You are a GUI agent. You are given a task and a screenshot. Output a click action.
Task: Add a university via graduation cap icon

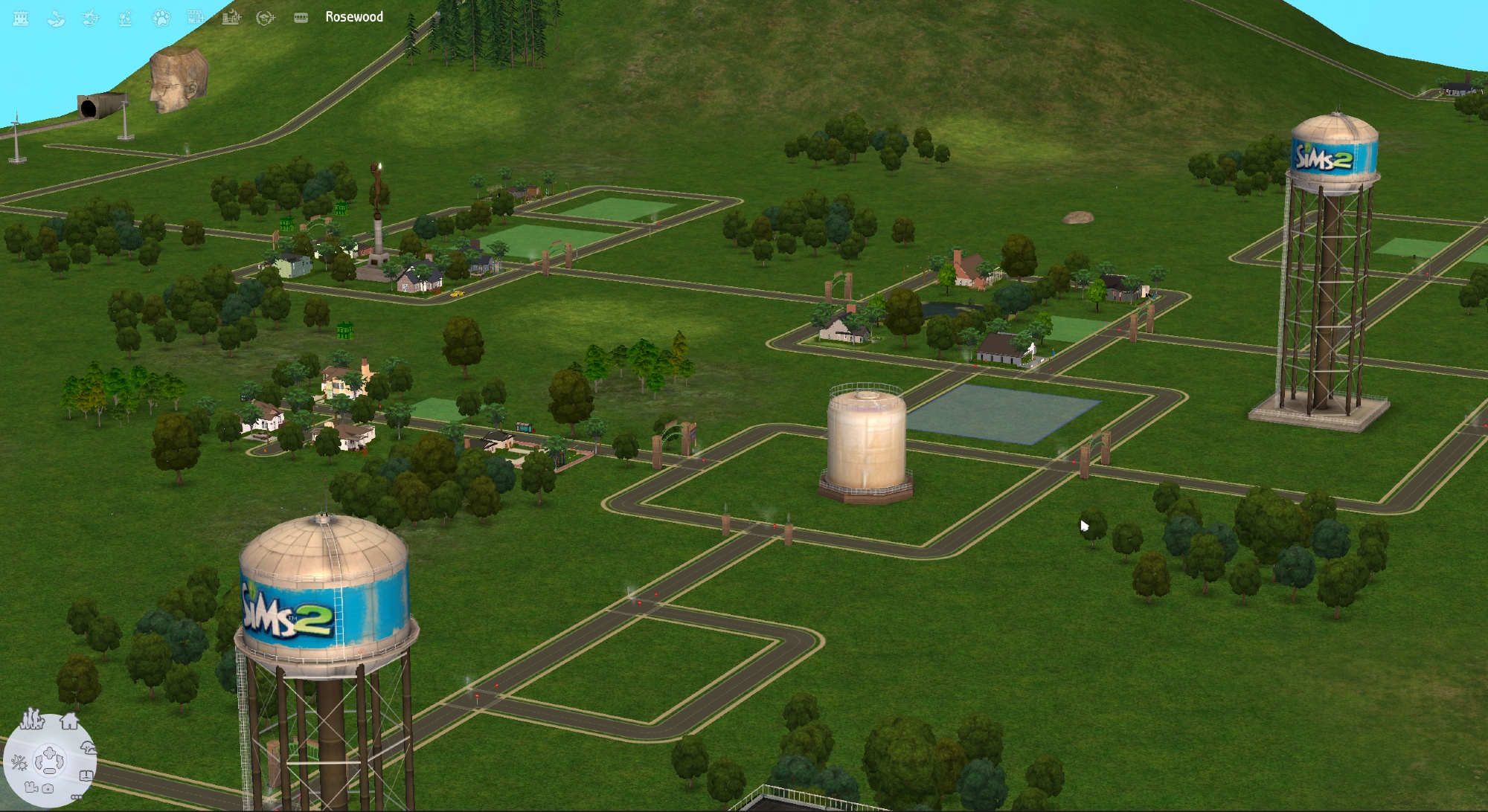pos(266,18)
